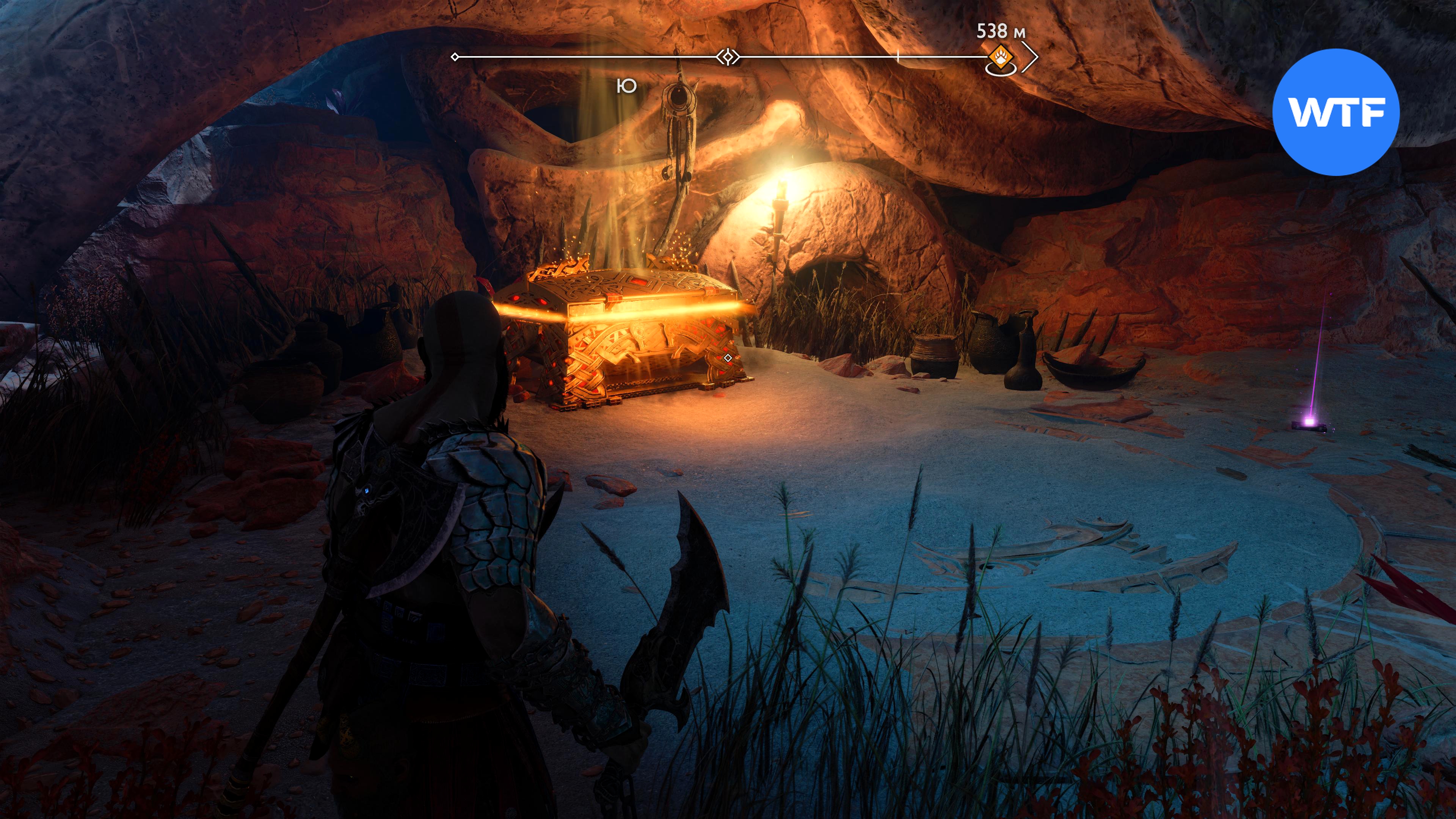Select the double-diamond marker on the compass bar
Screen dimensions: 1456x819
pyautogui.click(x=728, y=57)
